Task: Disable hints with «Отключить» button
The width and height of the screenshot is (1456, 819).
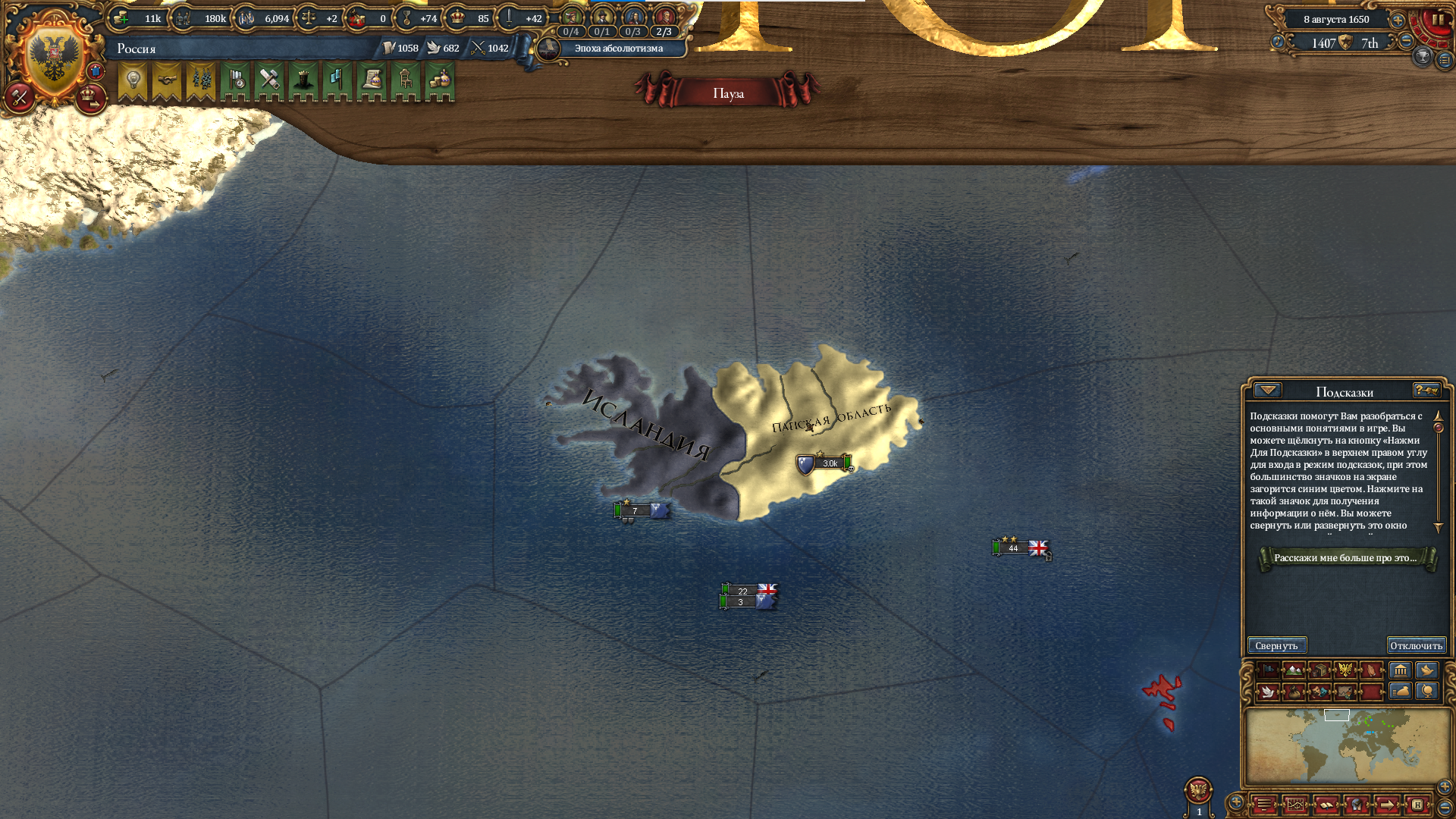Action: (1416, 645)
